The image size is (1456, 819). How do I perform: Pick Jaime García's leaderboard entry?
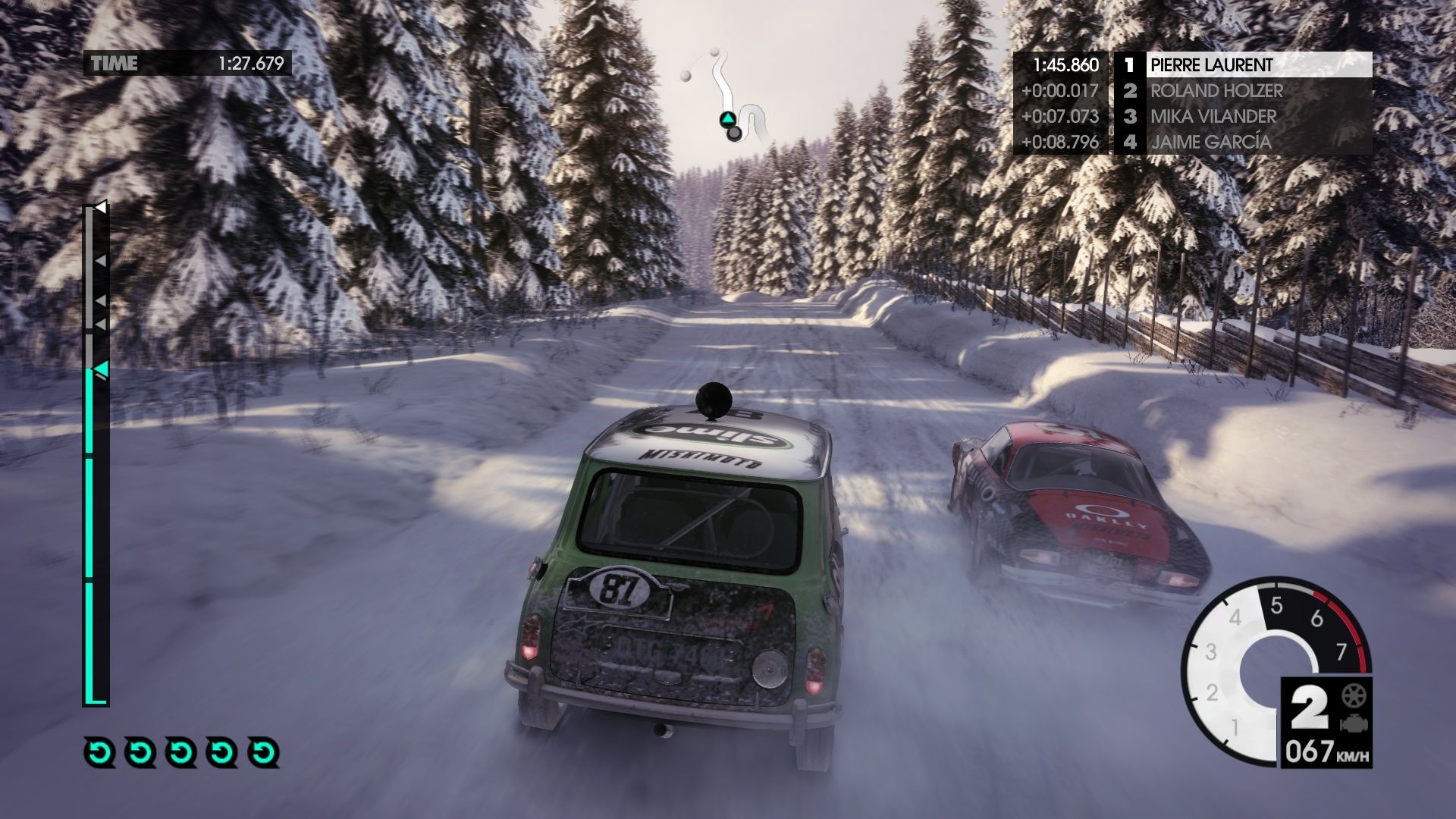point(1242,142)
